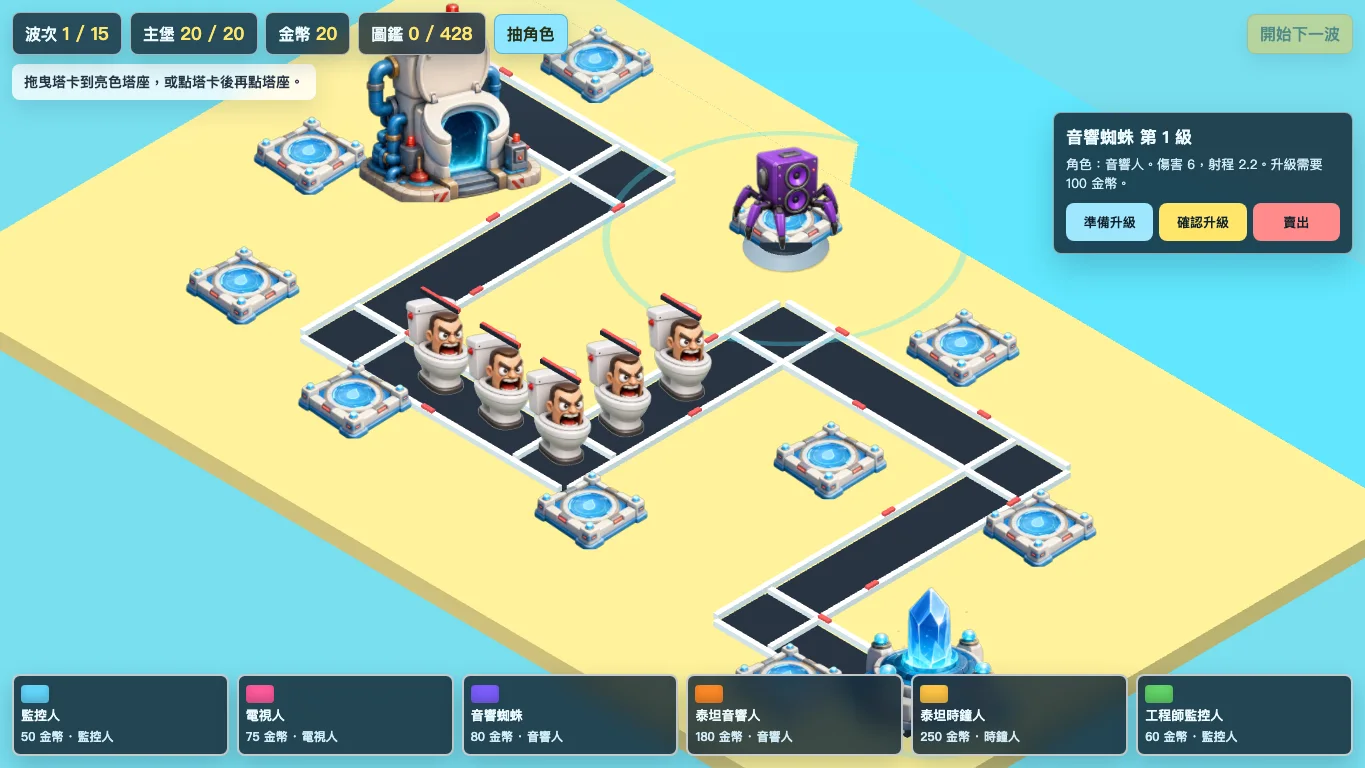
Task: Select the 泰坦音響人 tower card
Action: click(794, 715)
